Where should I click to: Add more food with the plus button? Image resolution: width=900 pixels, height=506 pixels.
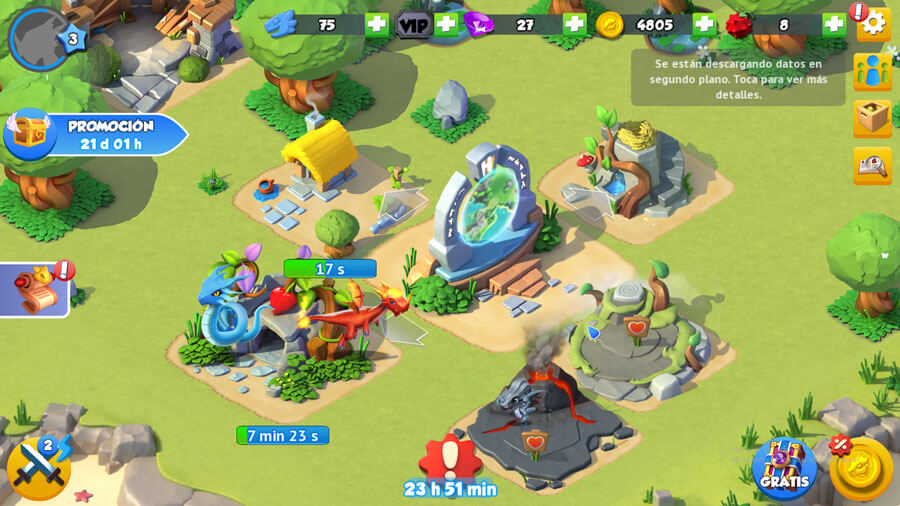pyautogui.click(x=376, y=25)
